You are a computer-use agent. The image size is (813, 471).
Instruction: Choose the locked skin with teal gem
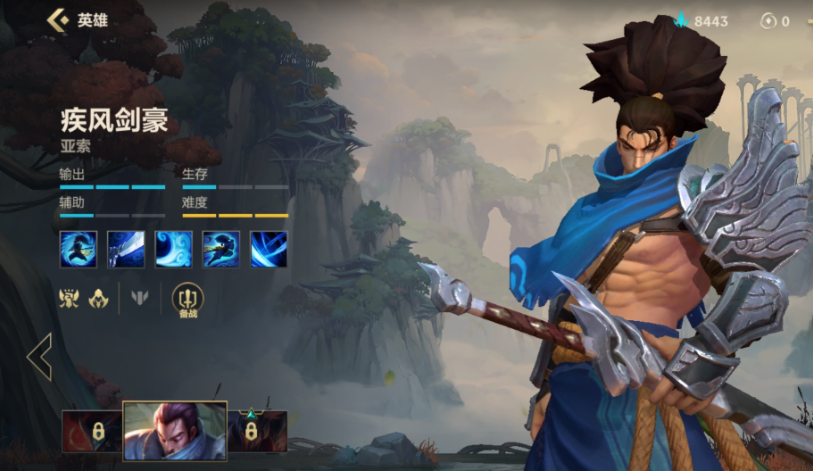257,431
